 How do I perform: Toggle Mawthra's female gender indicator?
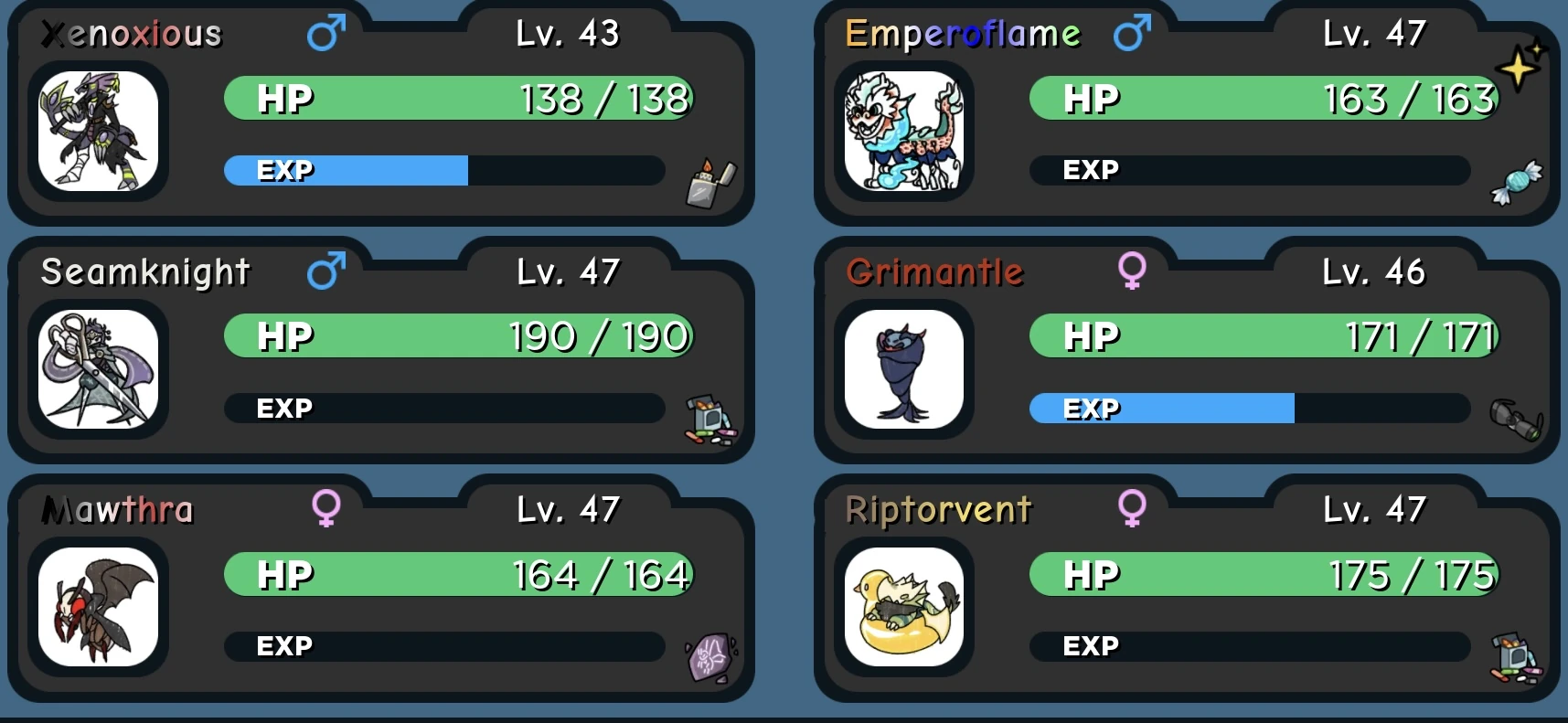tap(327, 509)
